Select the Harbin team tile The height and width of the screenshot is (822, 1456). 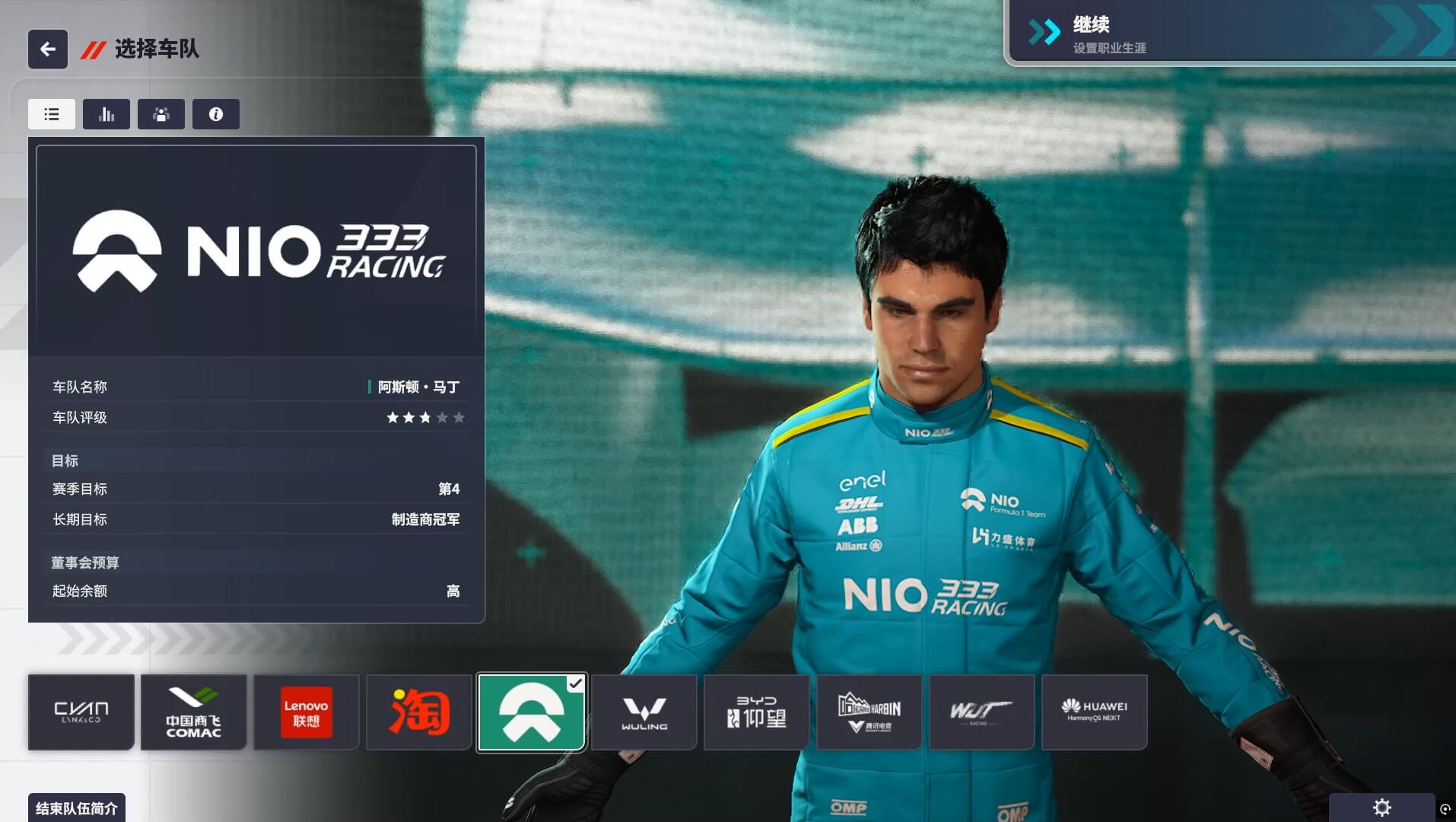pyautogui.click(x=869, y=712)
